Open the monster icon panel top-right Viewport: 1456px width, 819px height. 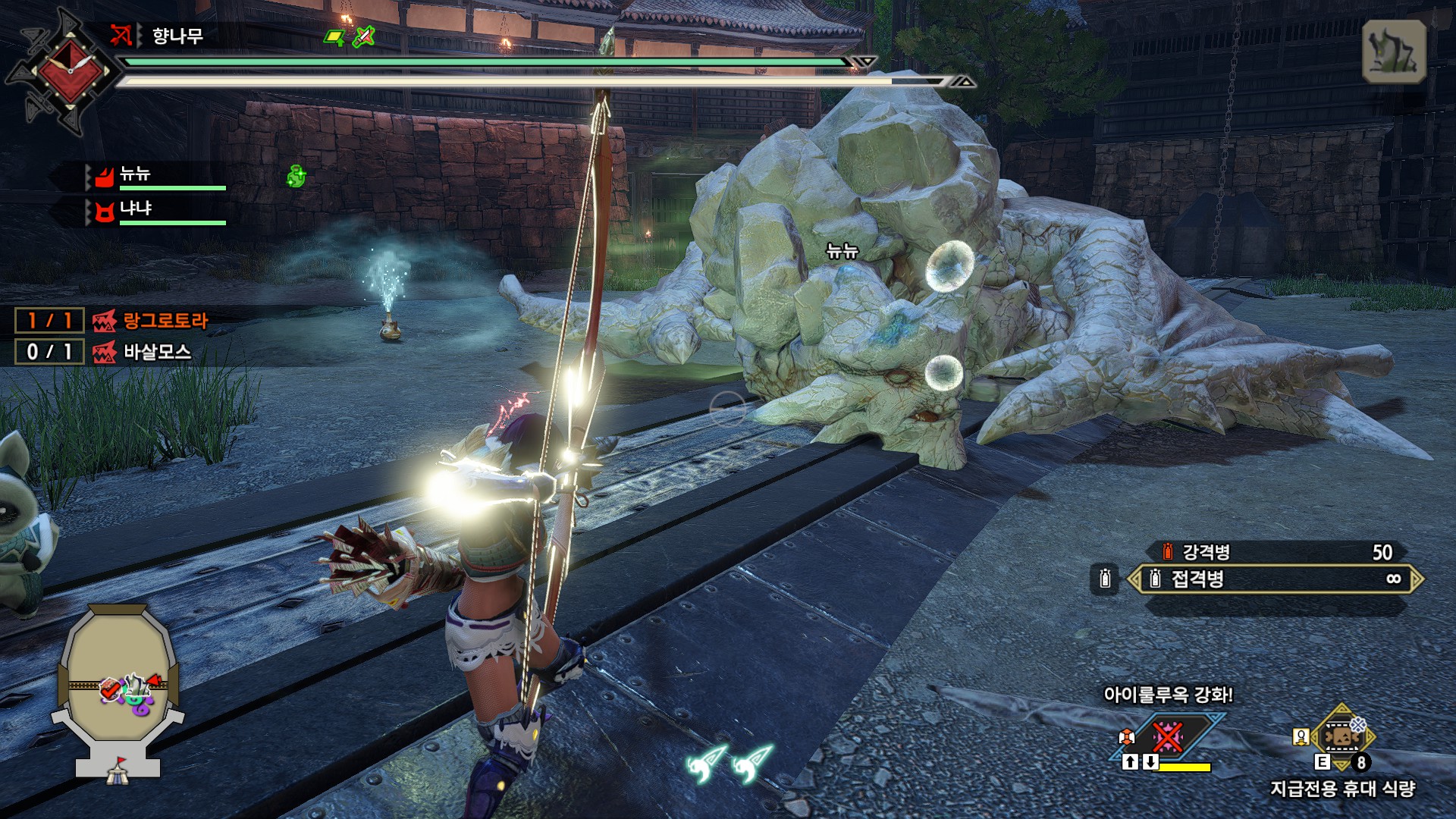click(x=1394, y=52)
